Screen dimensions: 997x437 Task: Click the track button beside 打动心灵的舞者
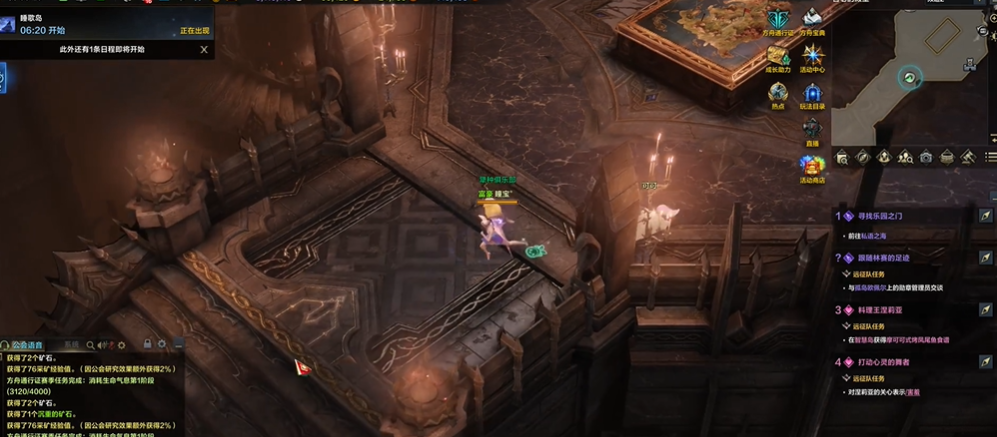pos(985,362)
